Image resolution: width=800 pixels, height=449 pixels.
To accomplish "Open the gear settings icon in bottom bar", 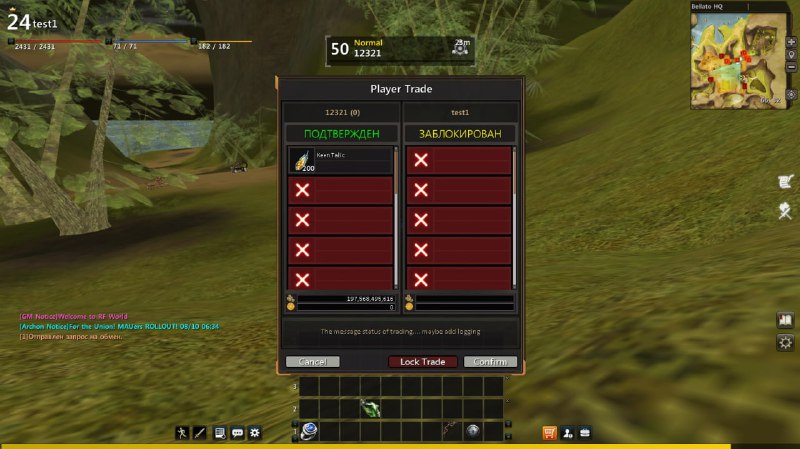I will click(x=255, y=433).
